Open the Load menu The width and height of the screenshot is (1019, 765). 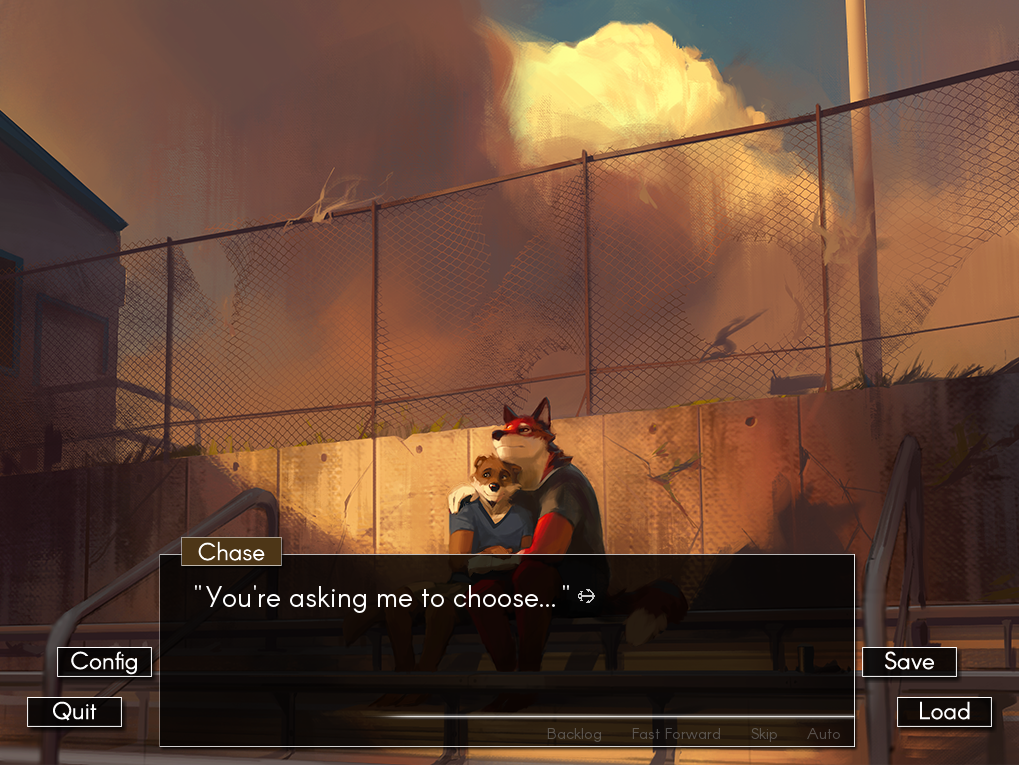pos(944,712)
